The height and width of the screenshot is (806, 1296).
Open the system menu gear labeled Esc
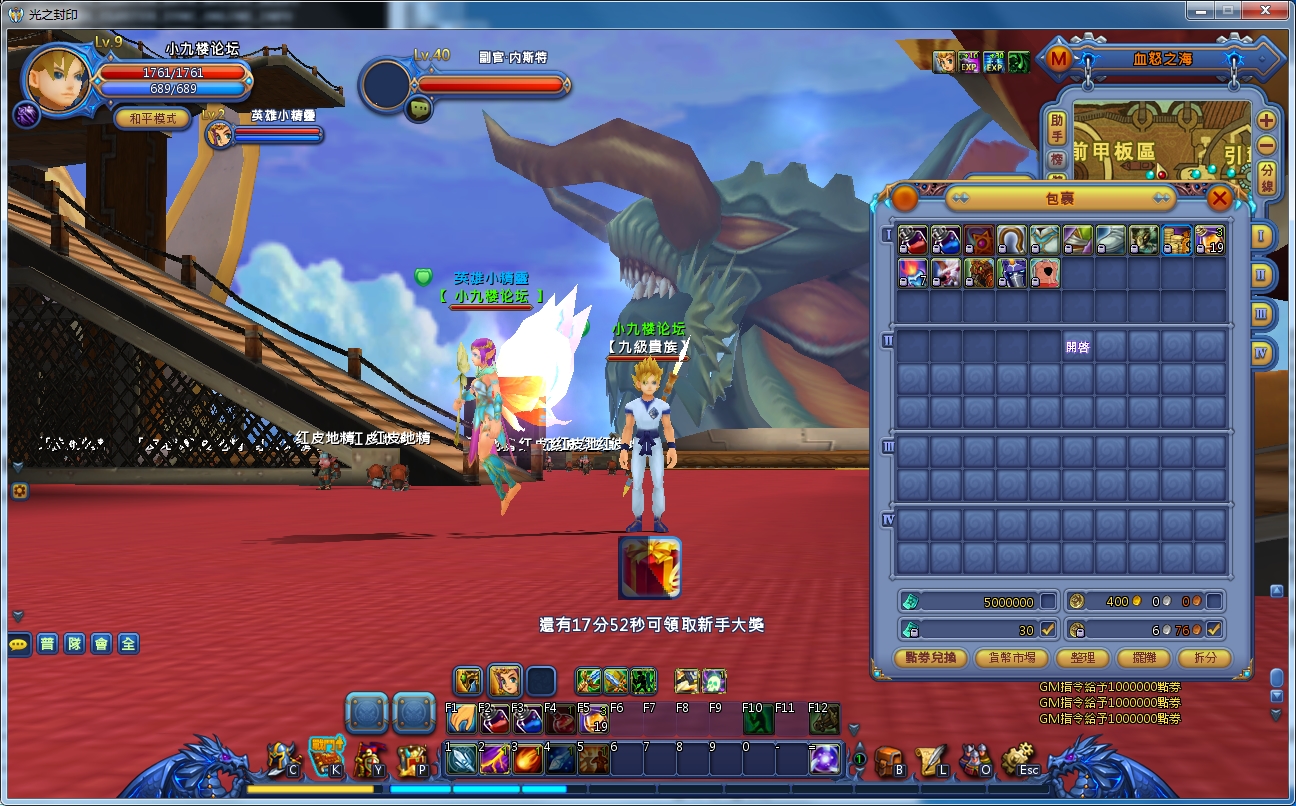pyautogui.click(x=1019, y=760)
